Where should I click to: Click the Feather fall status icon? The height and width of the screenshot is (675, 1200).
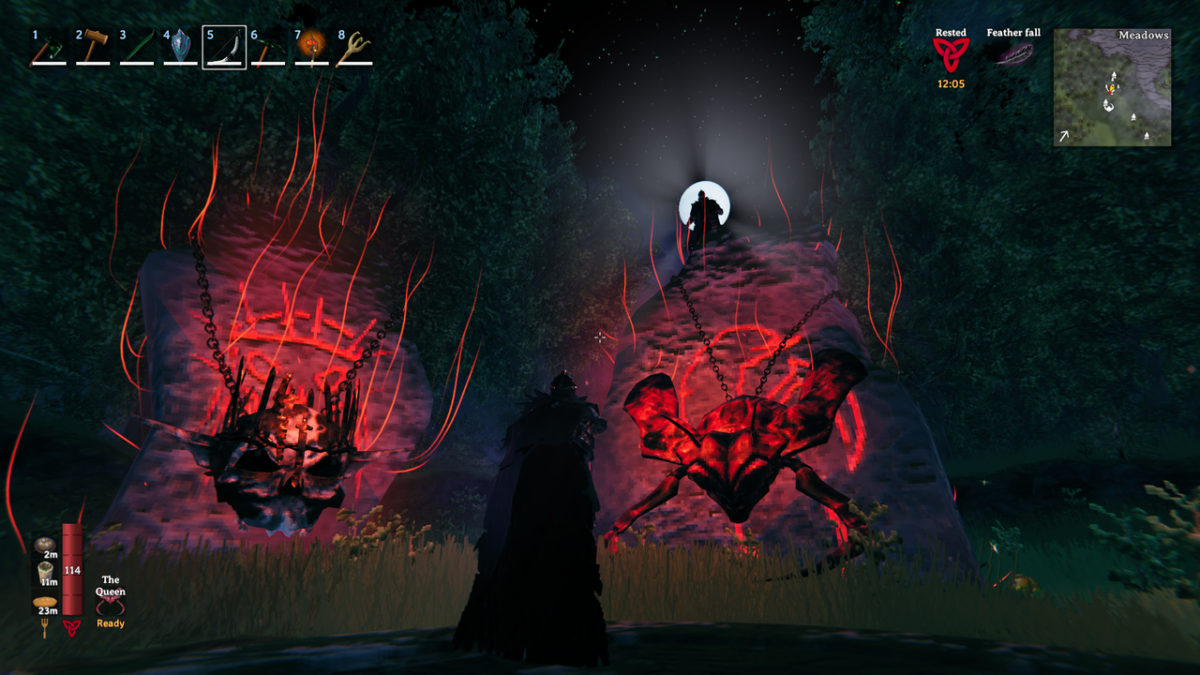[1014, 54]
